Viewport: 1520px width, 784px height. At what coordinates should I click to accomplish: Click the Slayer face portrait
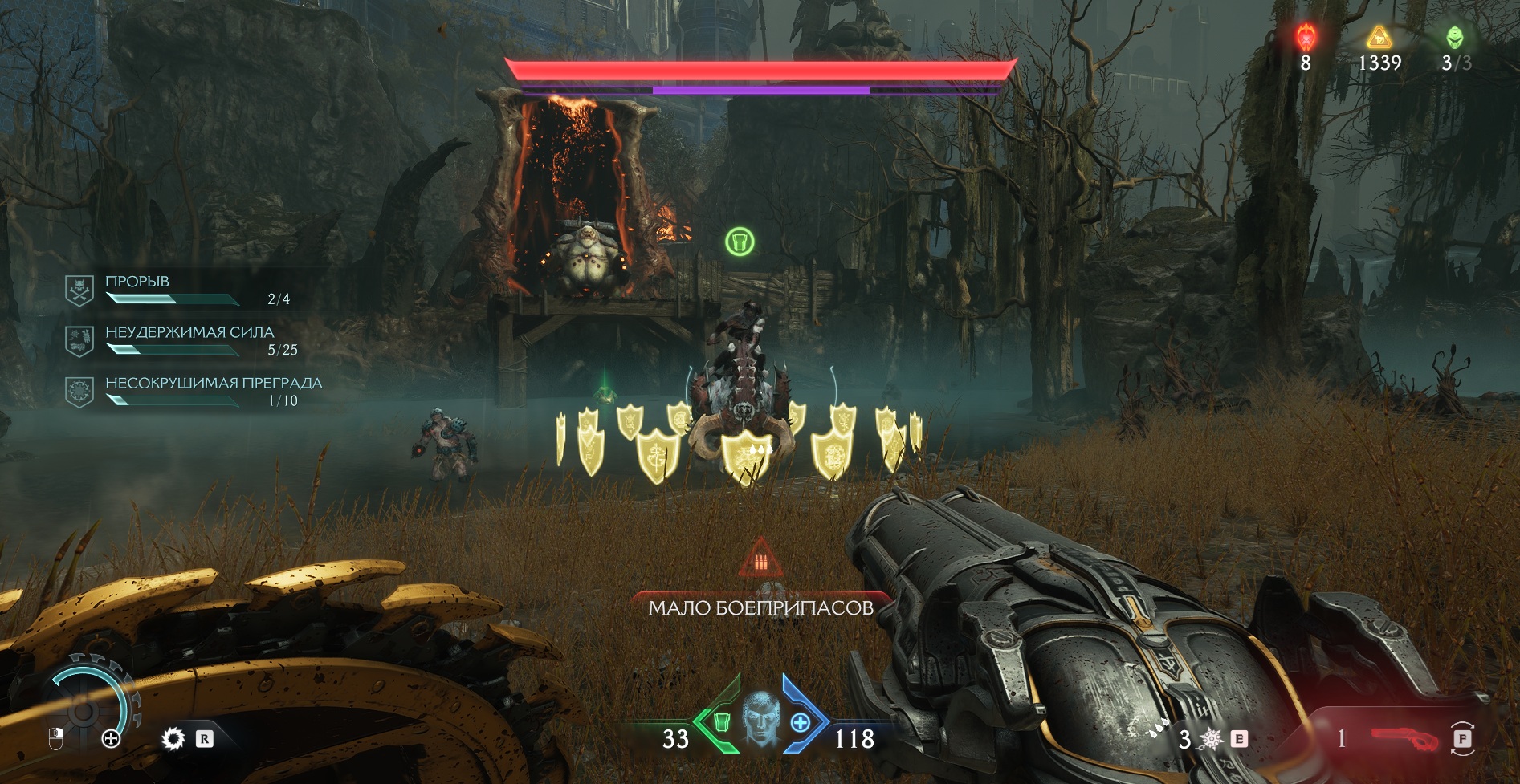[760, 719]
